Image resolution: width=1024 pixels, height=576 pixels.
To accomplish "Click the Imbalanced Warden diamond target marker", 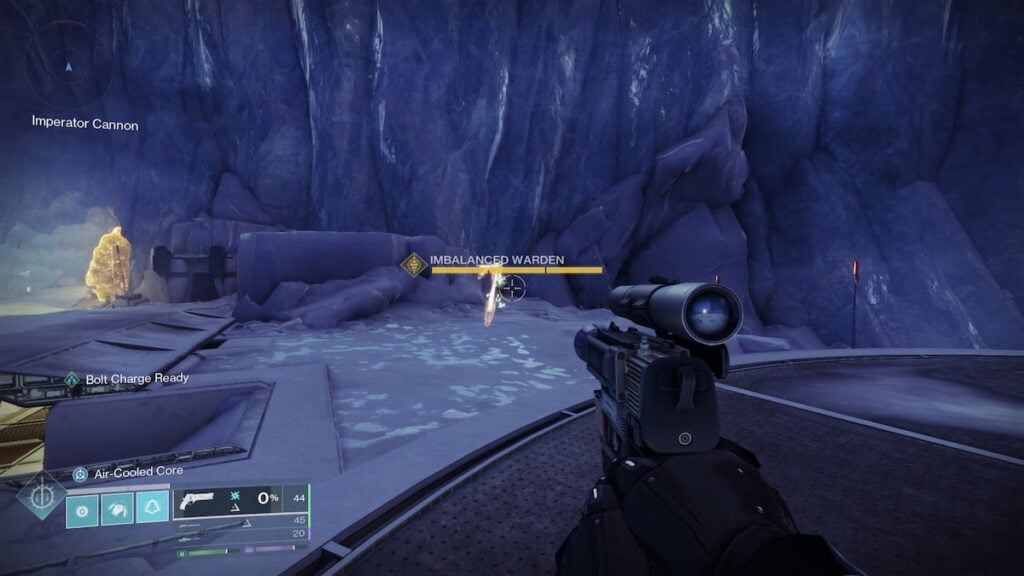I will click(x=413, y=264).
